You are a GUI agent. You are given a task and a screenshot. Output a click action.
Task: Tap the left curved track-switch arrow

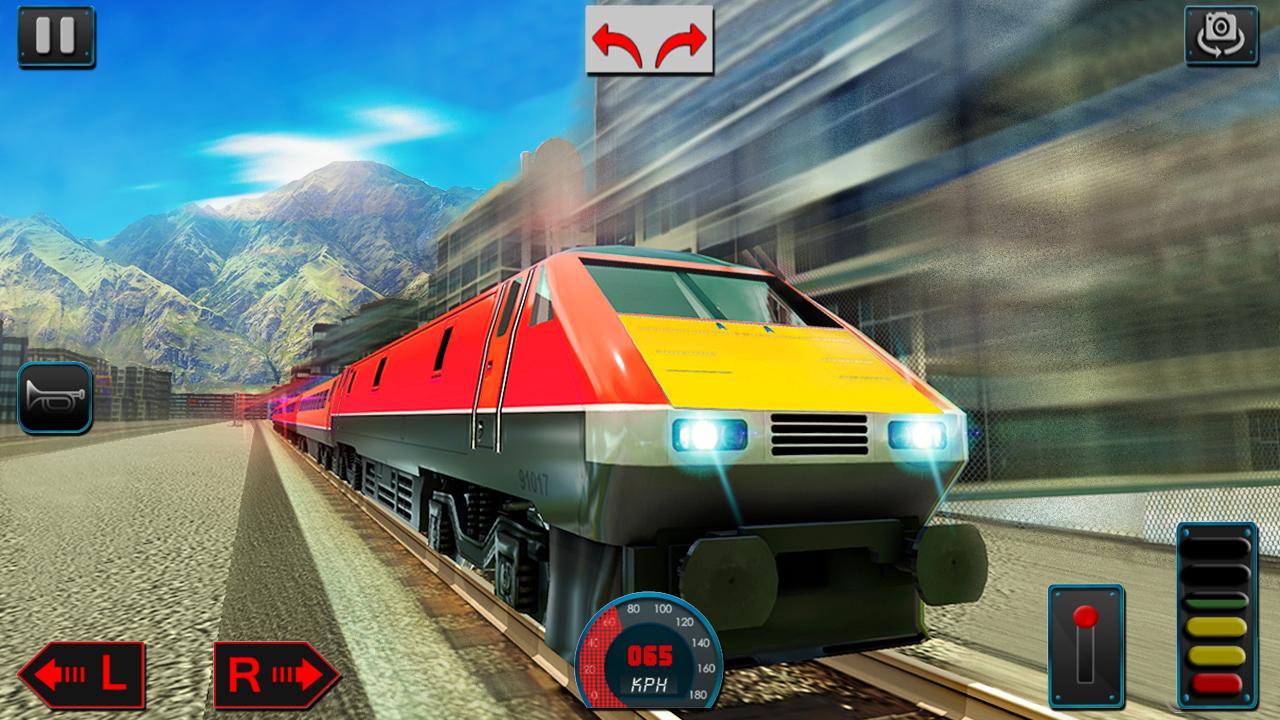[x=617, y=44]
